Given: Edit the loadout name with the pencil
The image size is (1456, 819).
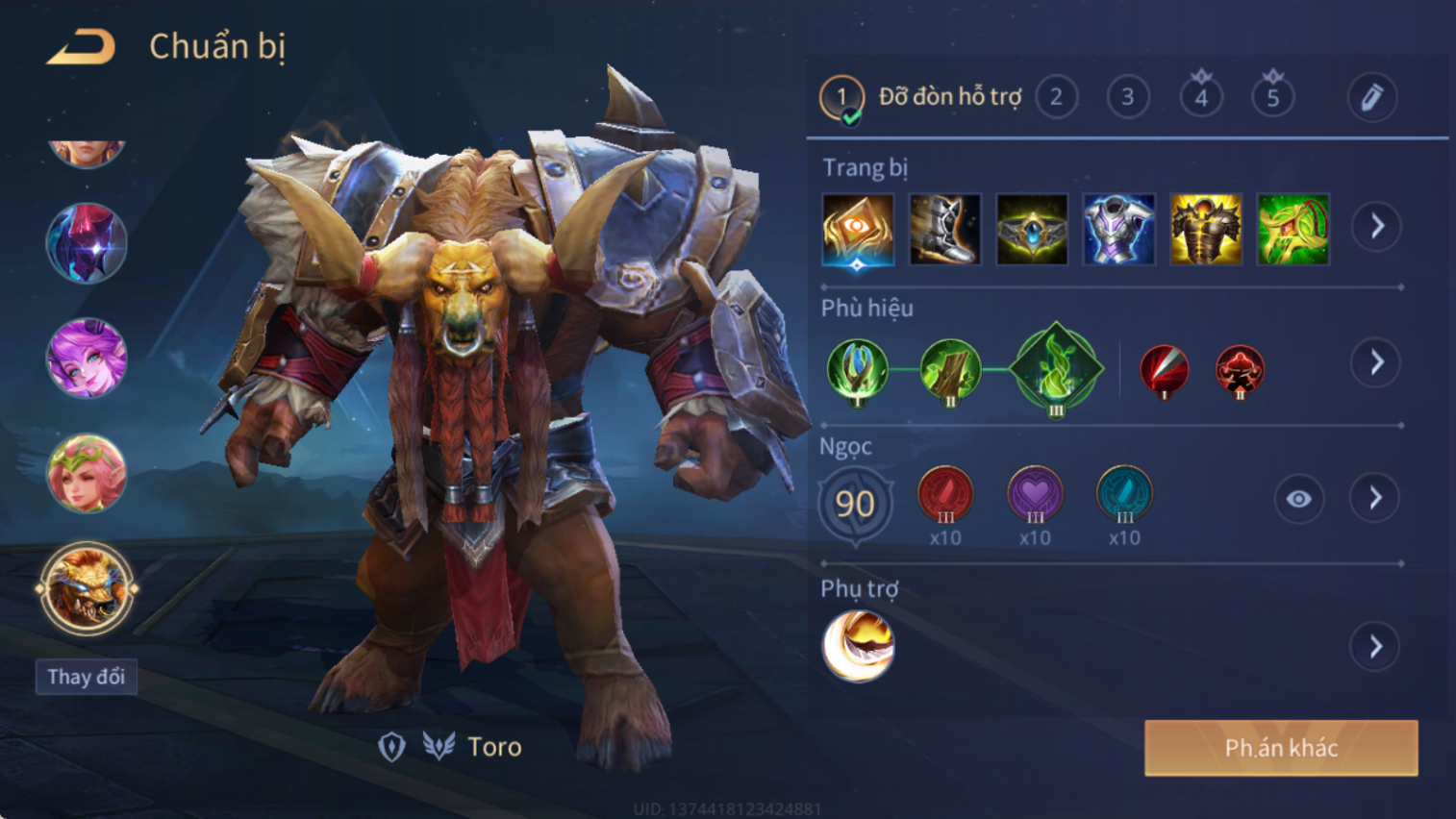Looking at the screenshot, I should tap(1371, 97).
